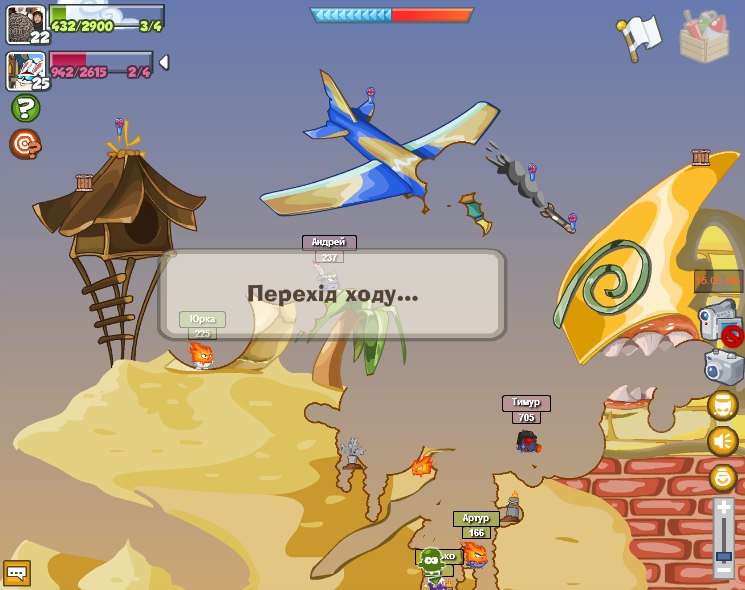Toggle the video camera recording button
This screenshot has width=745, height=590.
coord(720,324)
